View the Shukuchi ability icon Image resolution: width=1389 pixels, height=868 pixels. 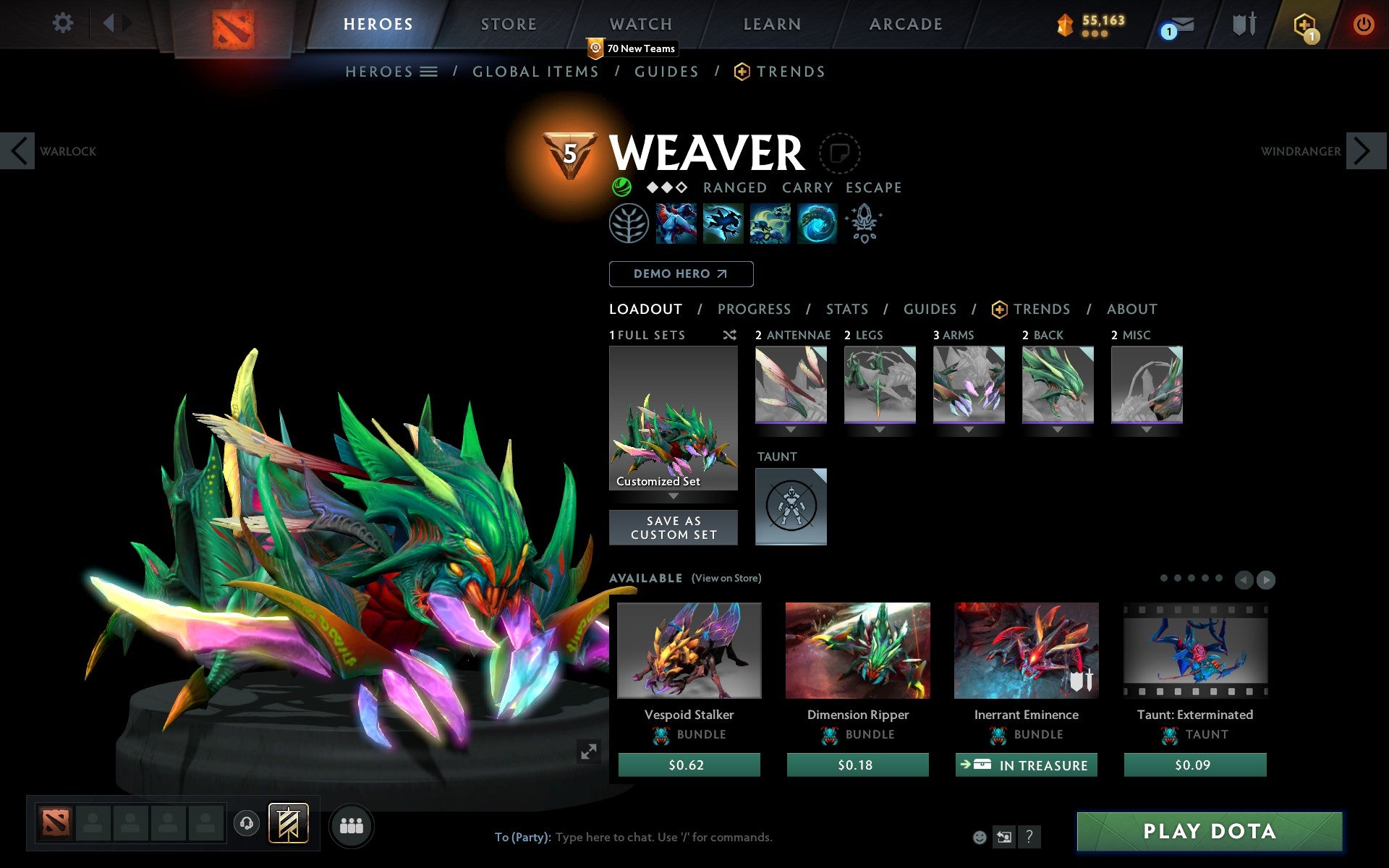point(723,224)
